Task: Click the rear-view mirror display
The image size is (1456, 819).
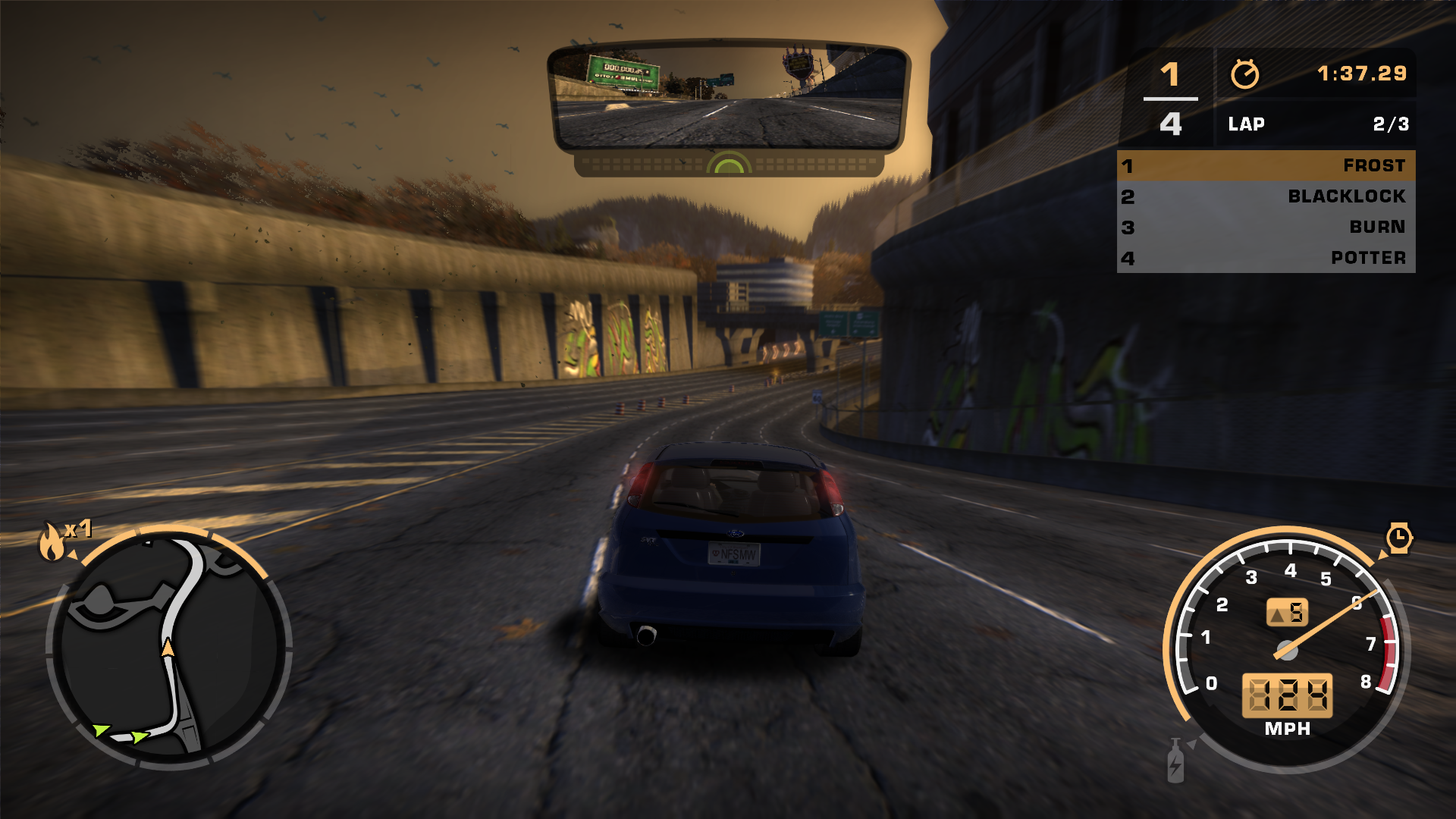Action: click(x=728, y=96)
